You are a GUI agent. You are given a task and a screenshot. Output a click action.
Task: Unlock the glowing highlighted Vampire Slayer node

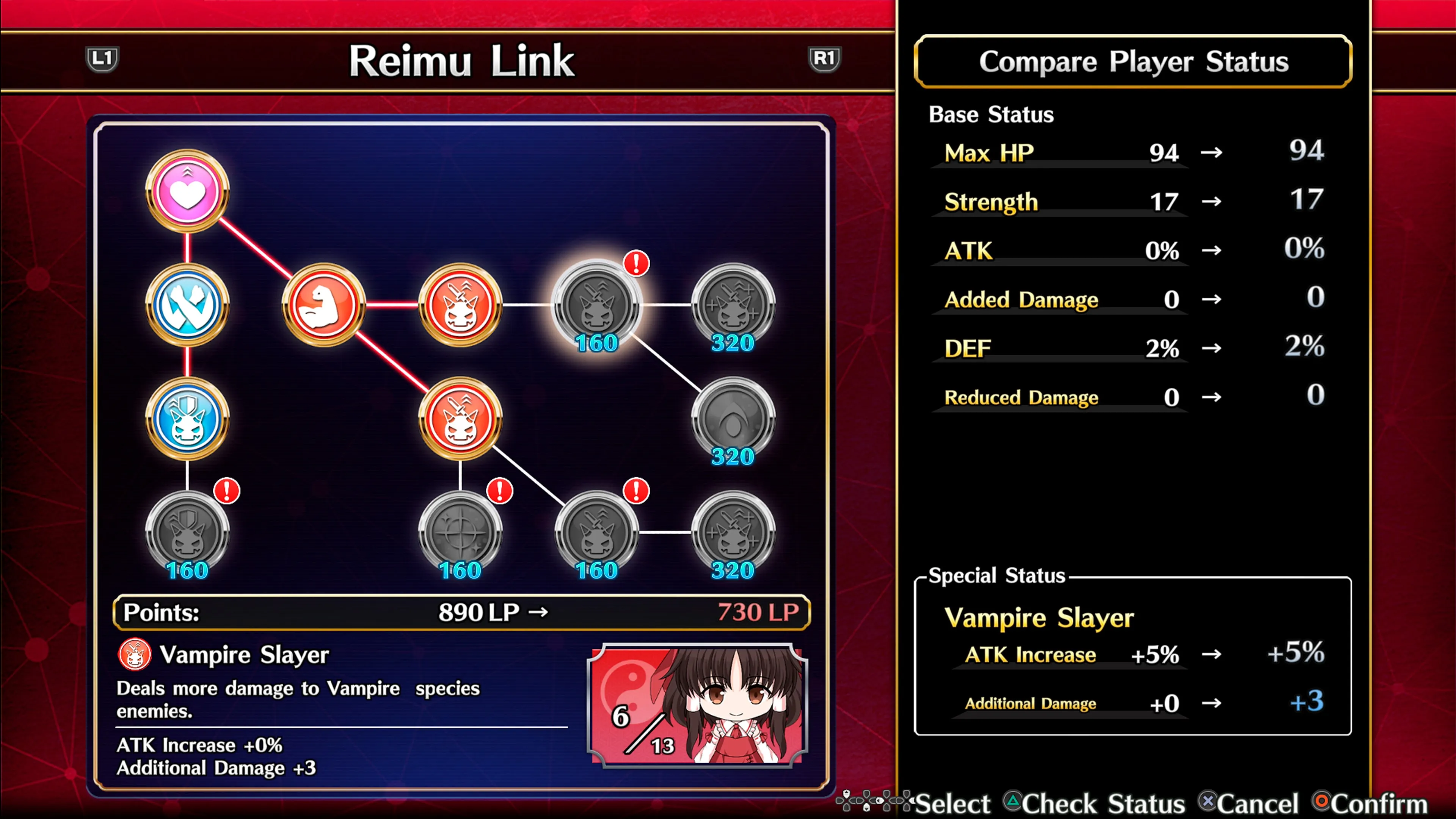596,305
